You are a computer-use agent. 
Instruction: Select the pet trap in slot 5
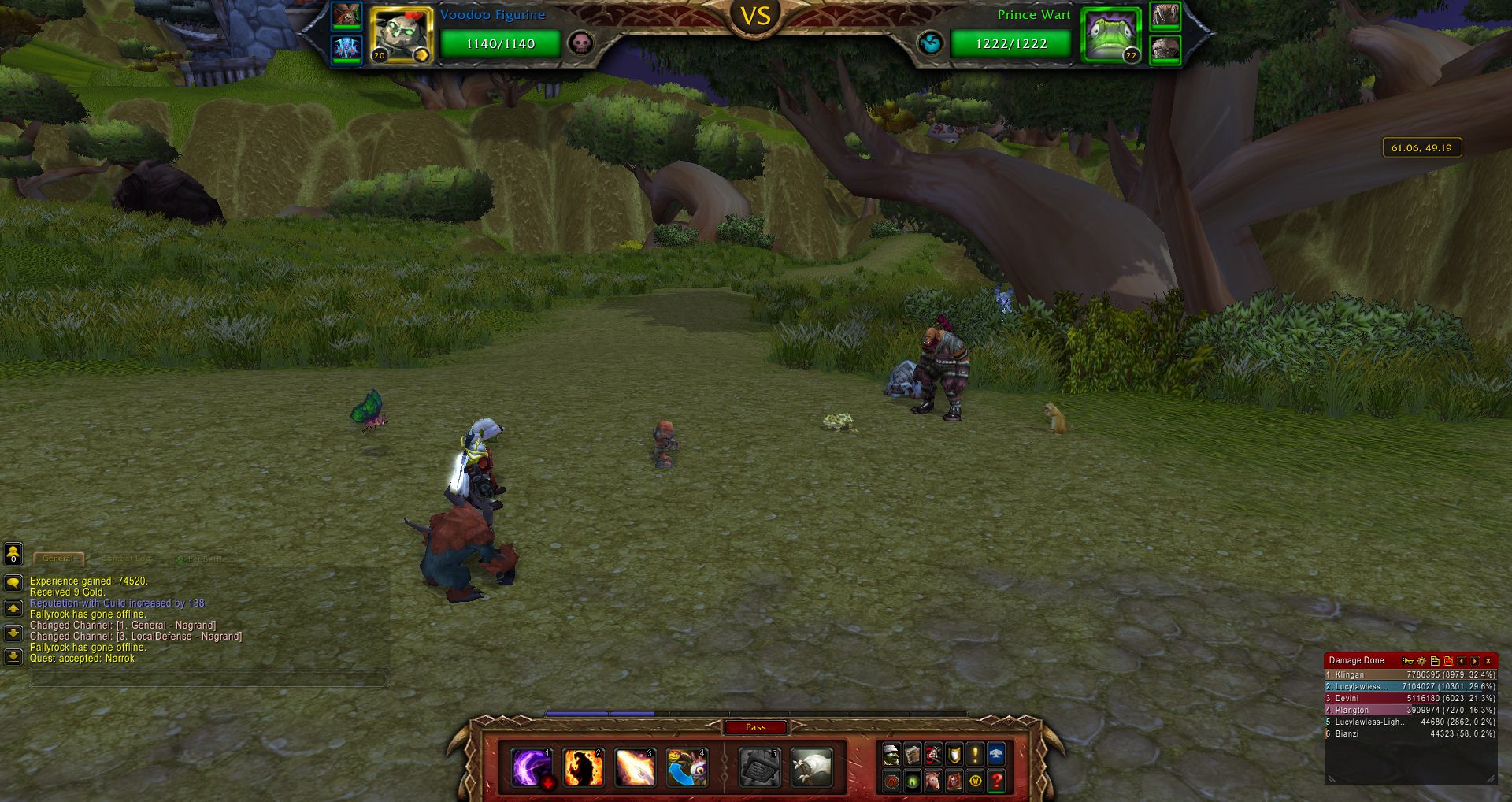[759, 767]
